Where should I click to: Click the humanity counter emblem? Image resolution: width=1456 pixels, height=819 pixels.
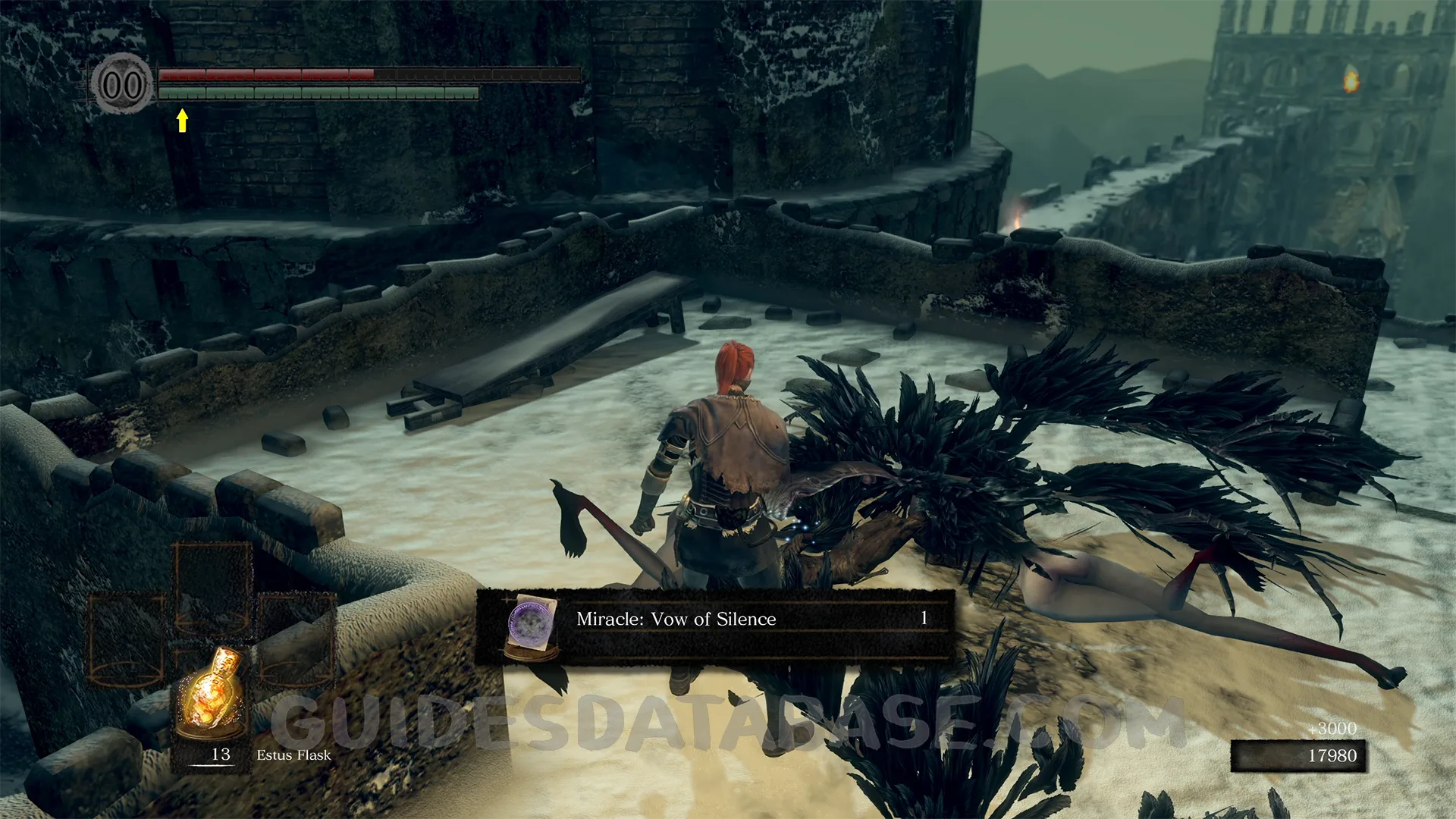pyautogui.click(x=122, y=84)
